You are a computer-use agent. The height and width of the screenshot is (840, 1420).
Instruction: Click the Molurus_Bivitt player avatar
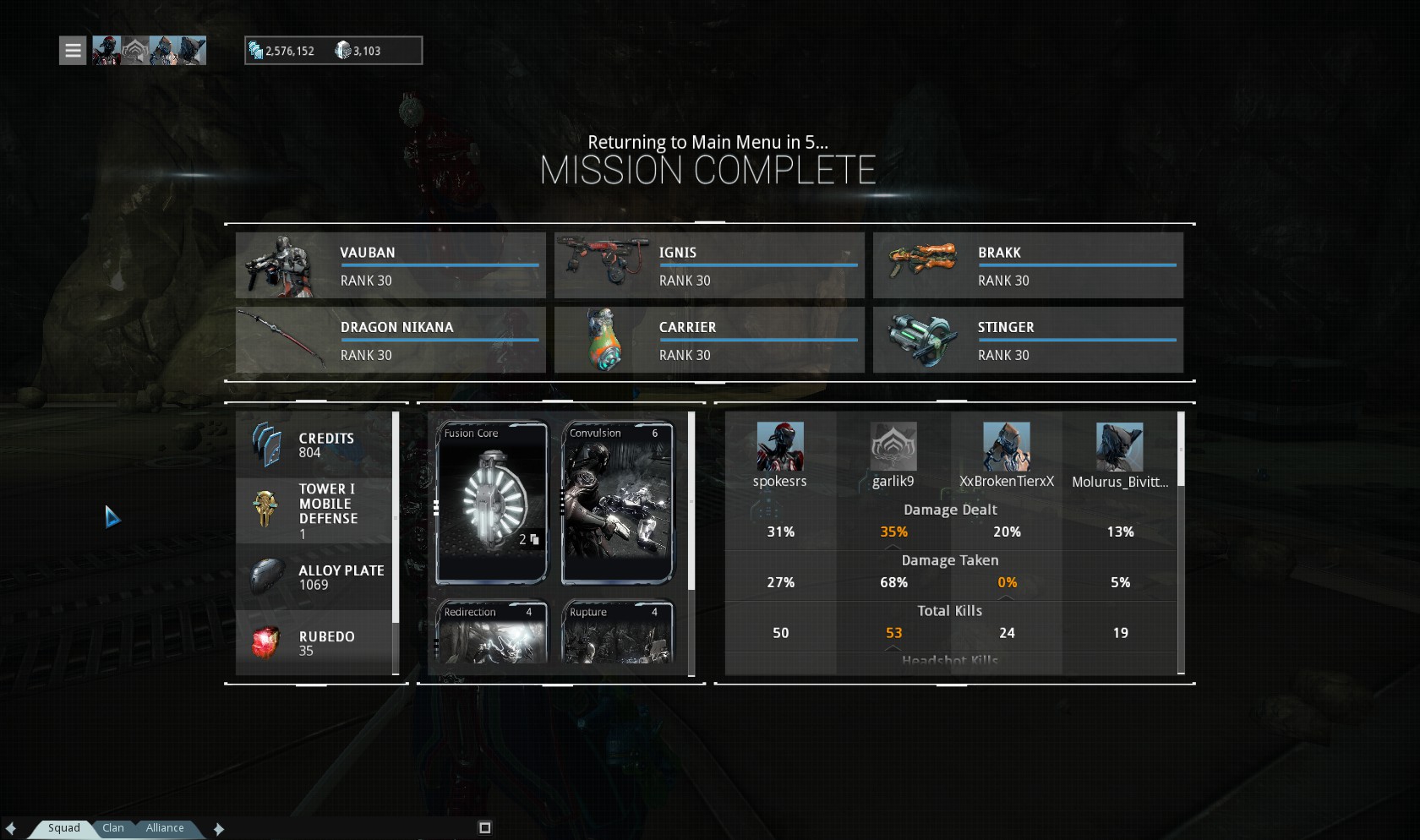(x=1119, y=446)
